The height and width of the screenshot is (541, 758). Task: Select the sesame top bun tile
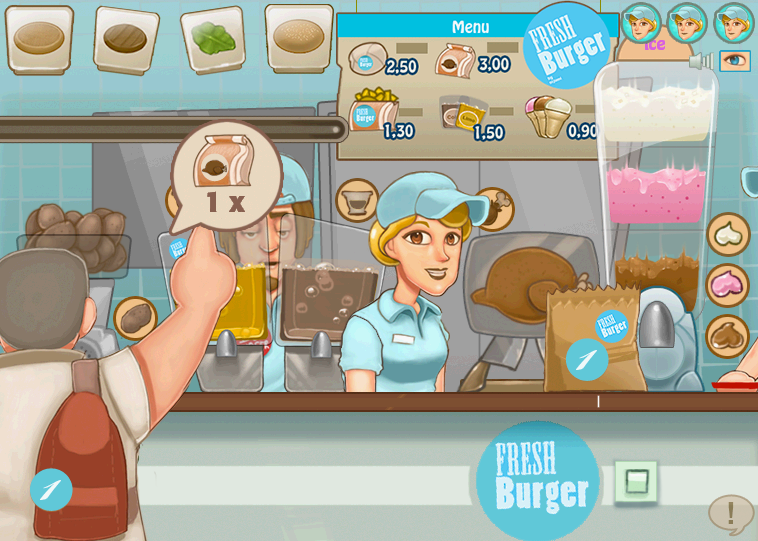[298, 38]
